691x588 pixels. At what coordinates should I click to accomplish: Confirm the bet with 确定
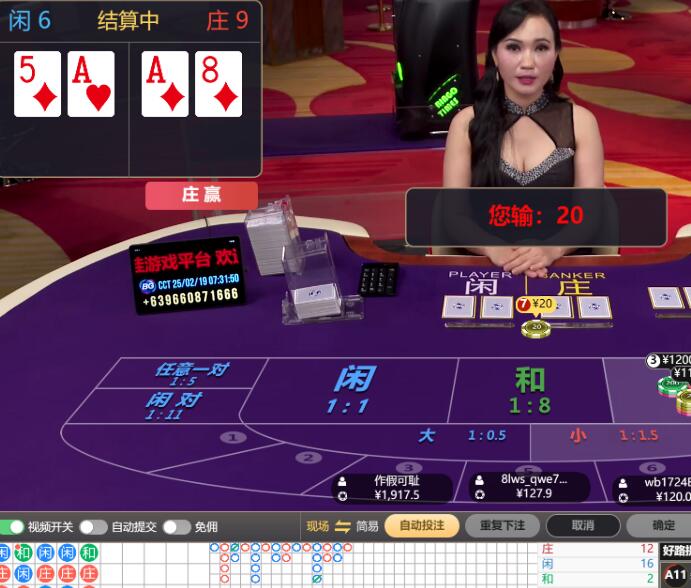point(662,526)
